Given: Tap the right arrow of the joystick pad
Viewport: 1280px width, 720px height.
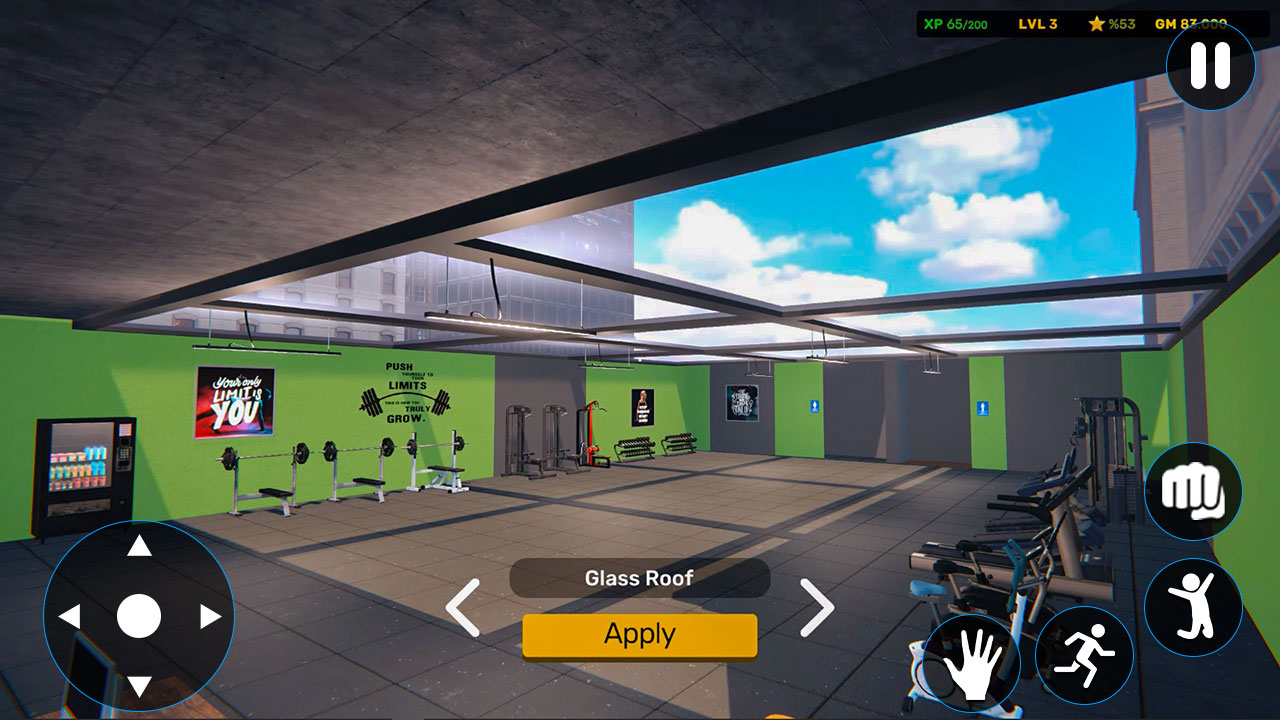Looking at the screenshot, I should click(211, 617).
